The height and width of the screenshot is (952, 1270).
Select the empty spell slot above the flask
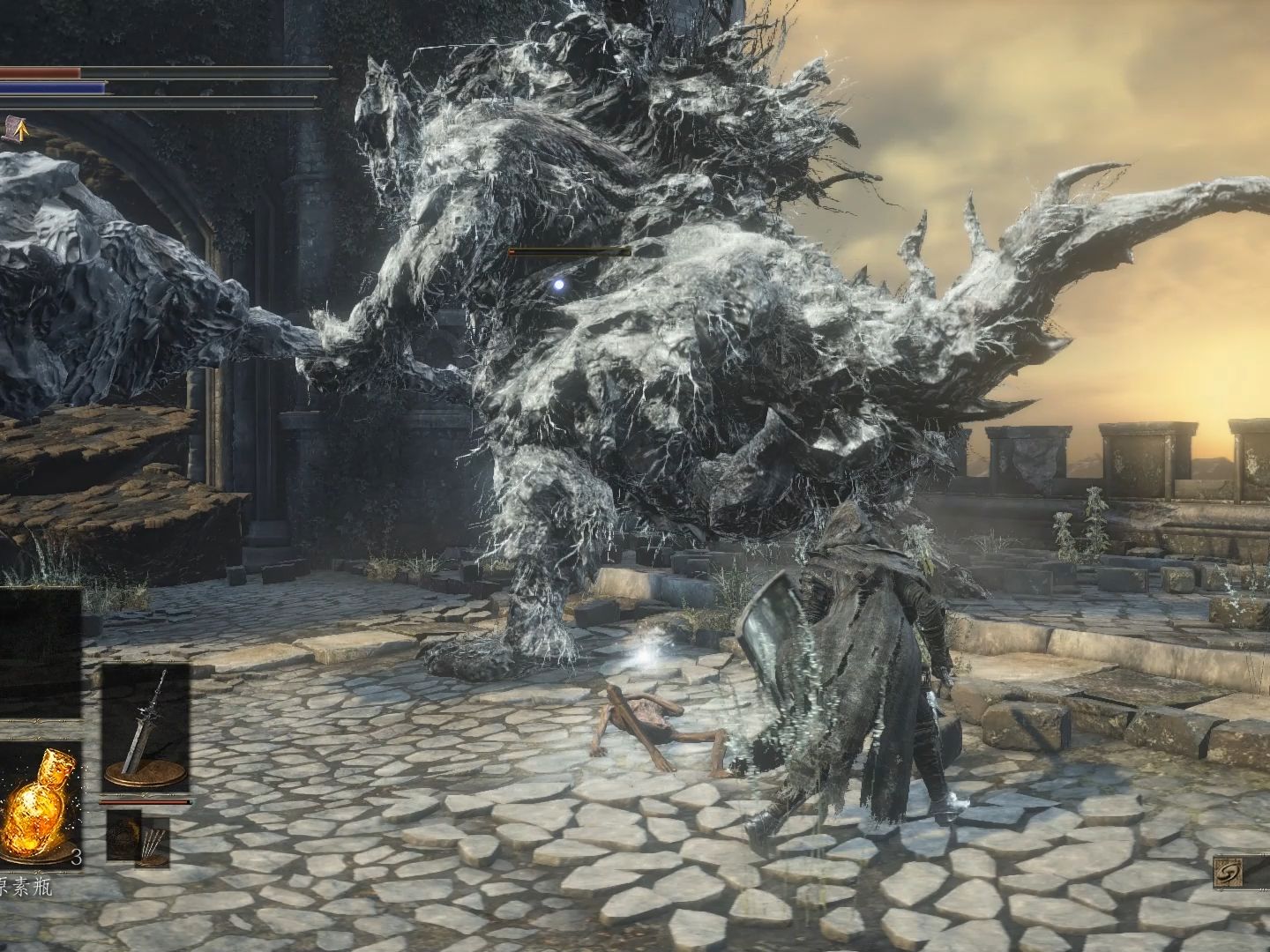click(x=40, y=652)
